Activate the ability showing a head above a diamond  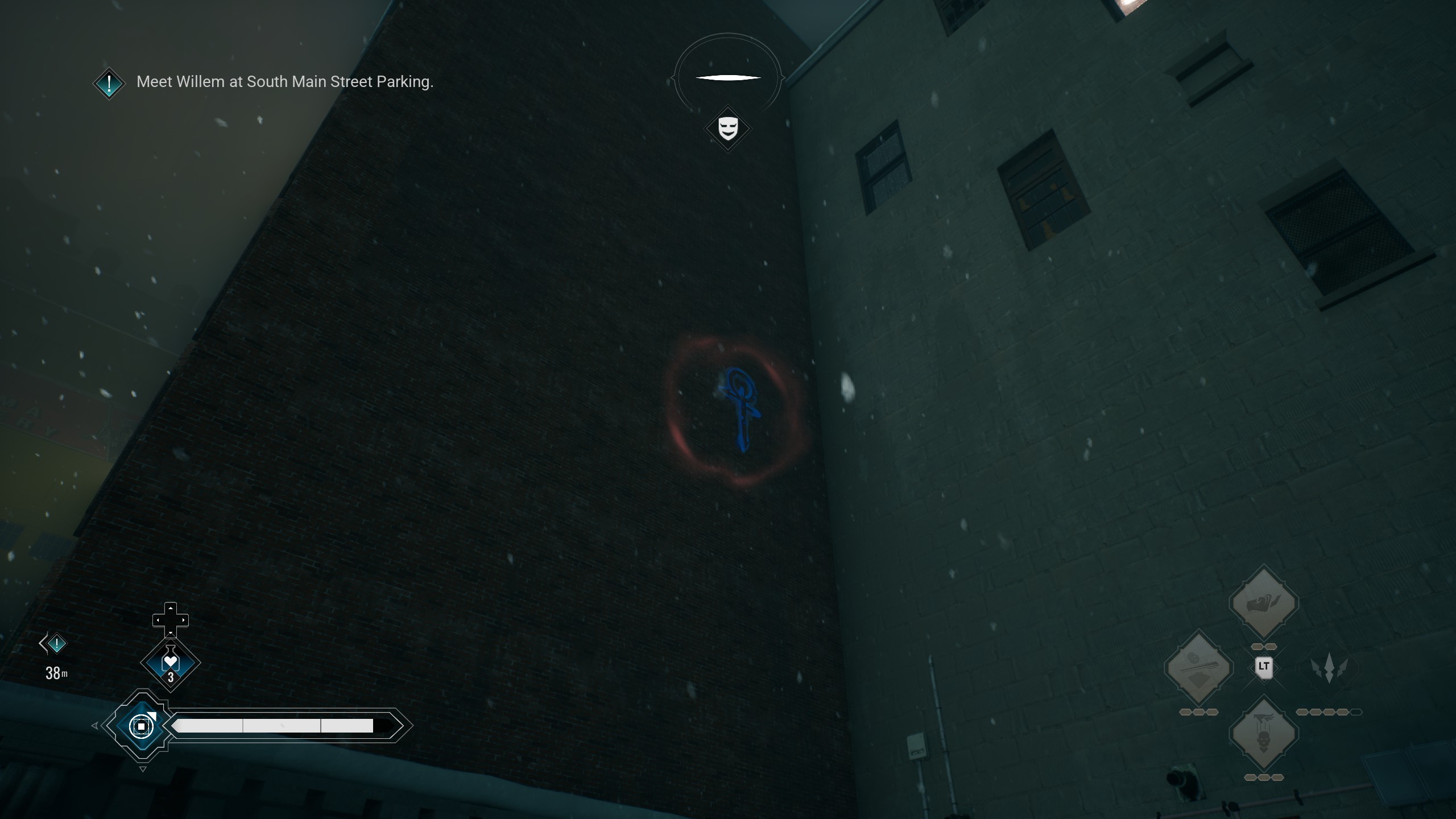click(1198, 668)
